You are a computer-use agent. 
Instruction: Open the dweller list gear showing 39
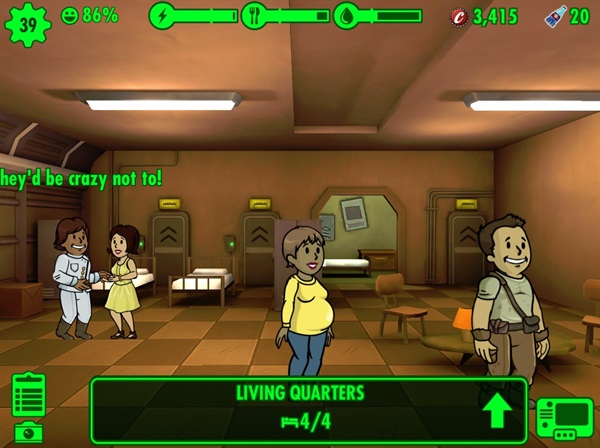[26, 22]
